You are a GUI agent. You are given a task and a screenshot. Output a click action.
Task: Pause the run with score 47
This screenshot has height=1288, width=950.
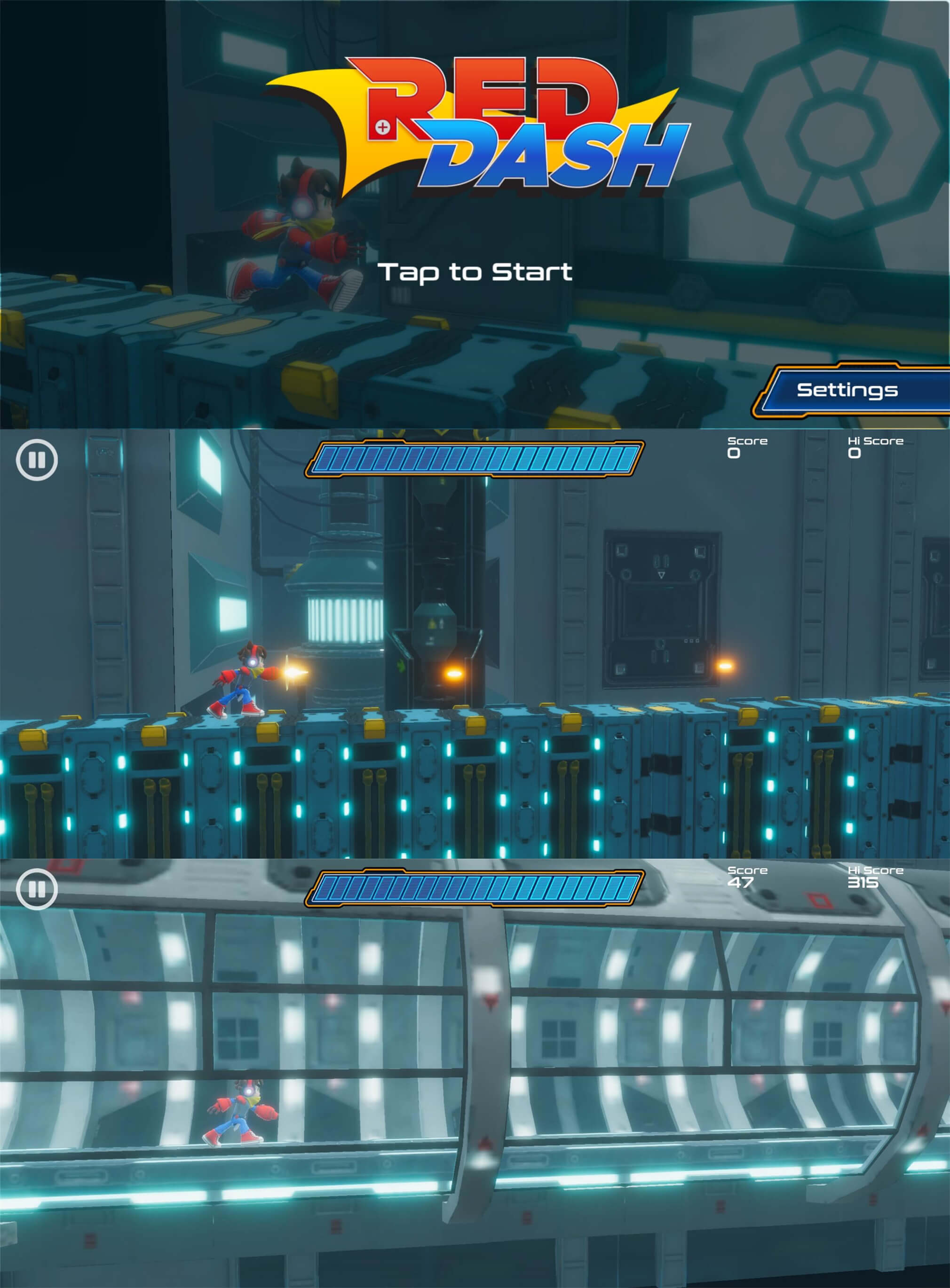37,889
